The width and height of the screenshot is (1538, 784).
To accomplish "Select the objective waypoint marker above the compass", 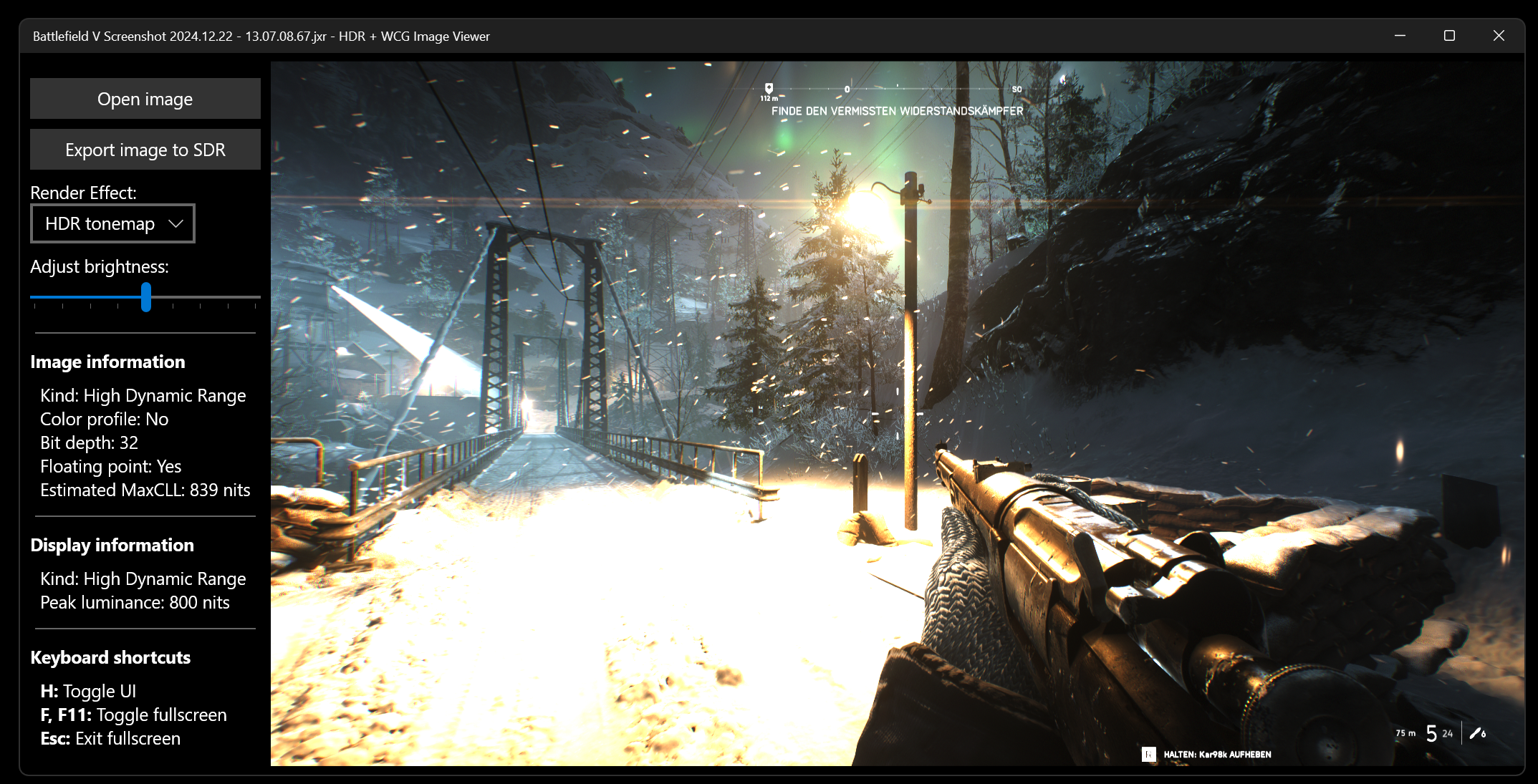I will coord(769,87).
